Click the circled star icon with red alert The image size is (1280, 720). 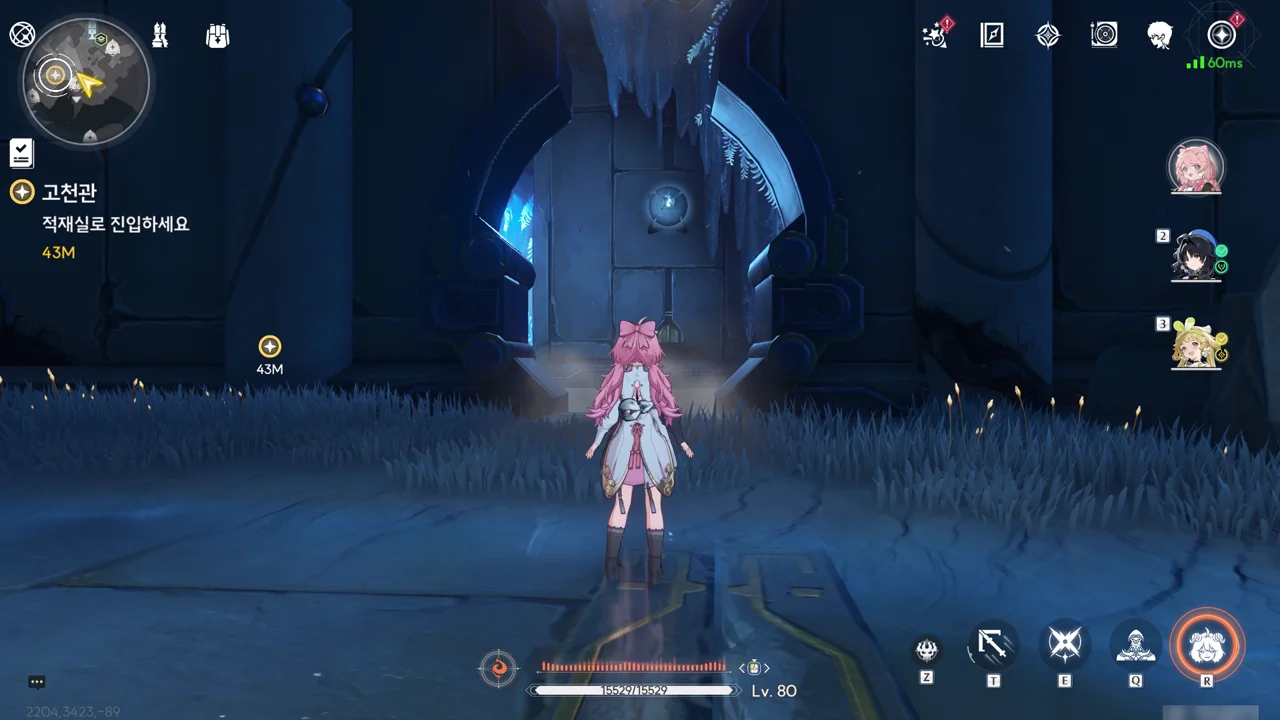tap(1221, 36)
